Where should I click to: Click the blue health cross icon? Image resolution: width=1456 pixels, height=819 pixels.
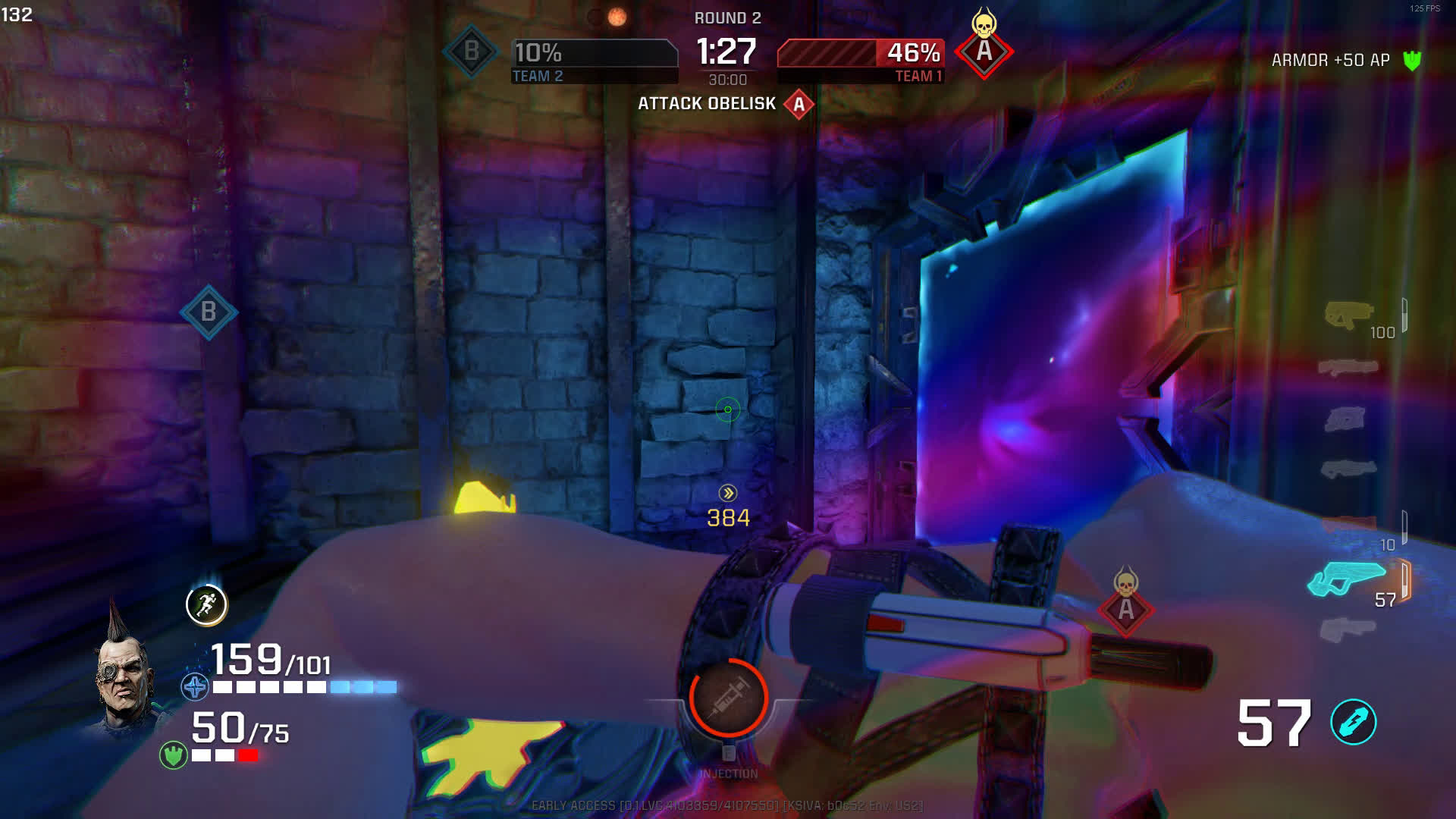195,688
